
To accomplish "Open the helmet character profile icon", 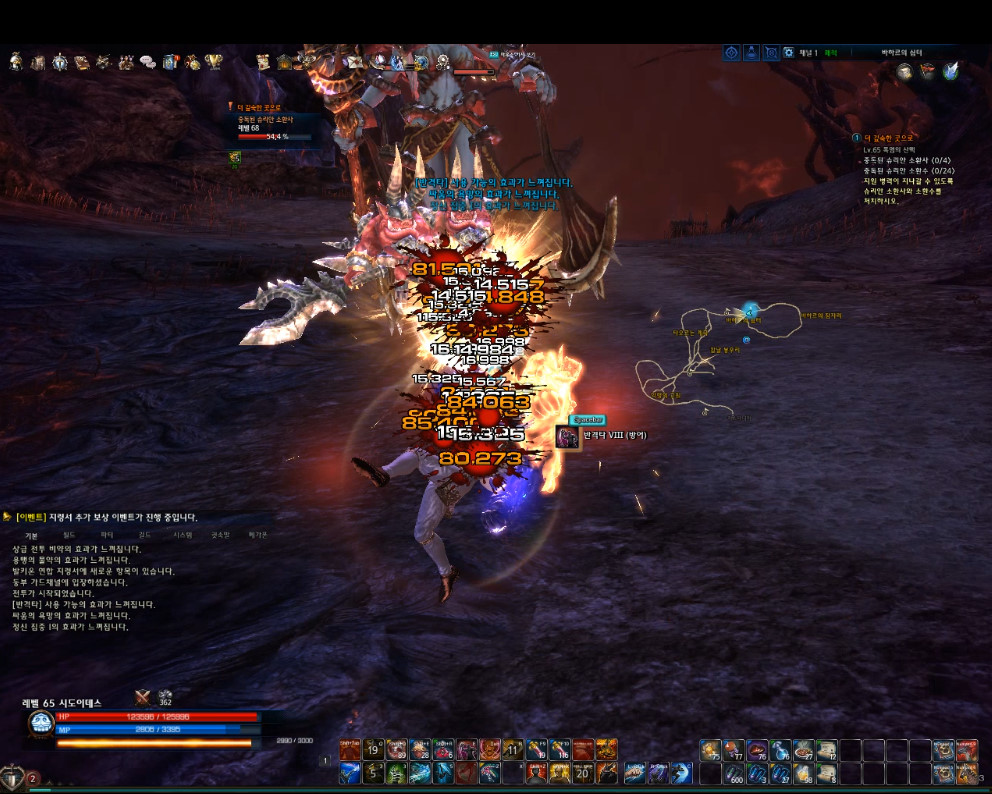I will coord(16,62).
